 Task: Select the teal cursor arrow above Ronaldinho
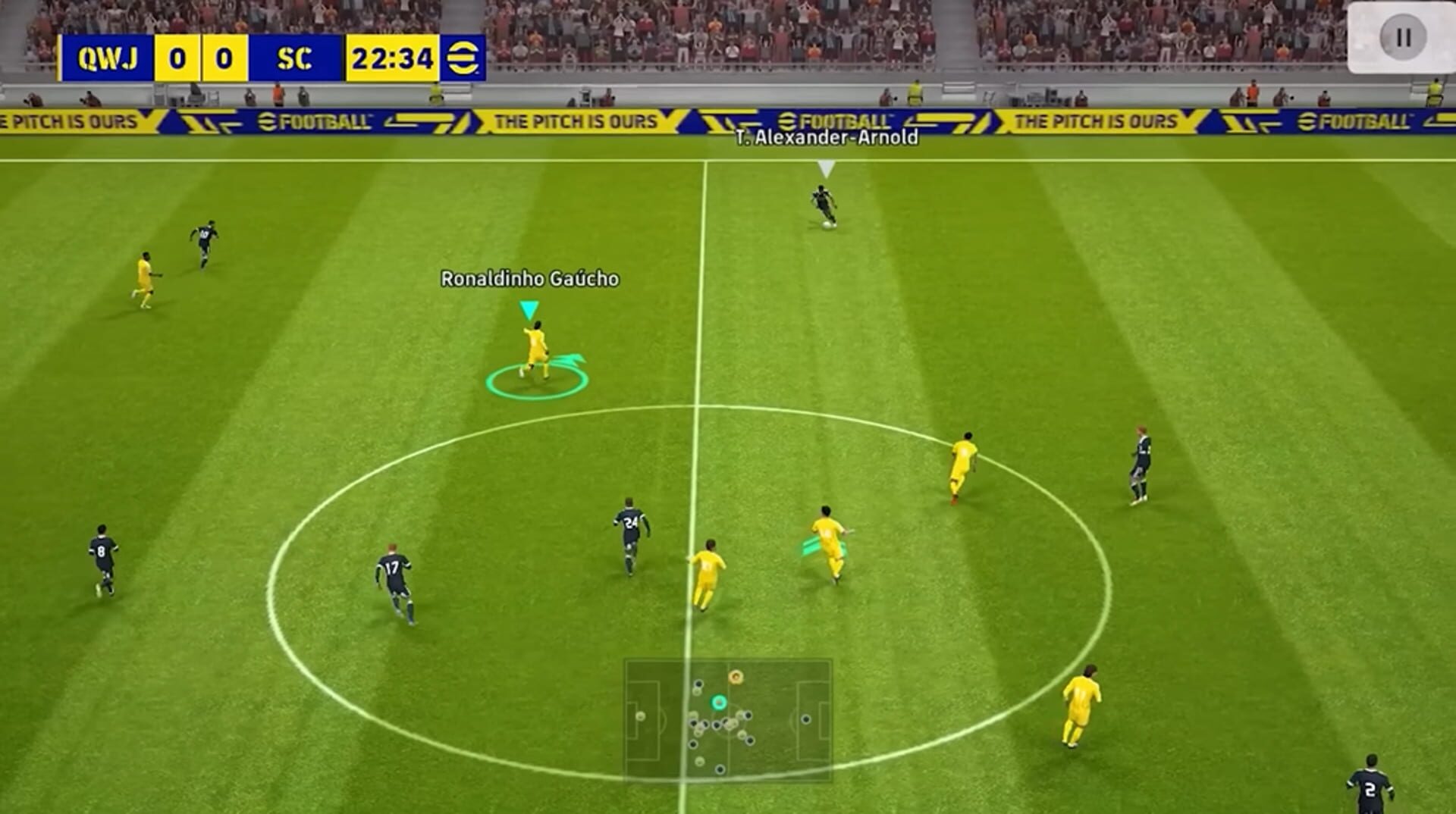tap(528, 308)
